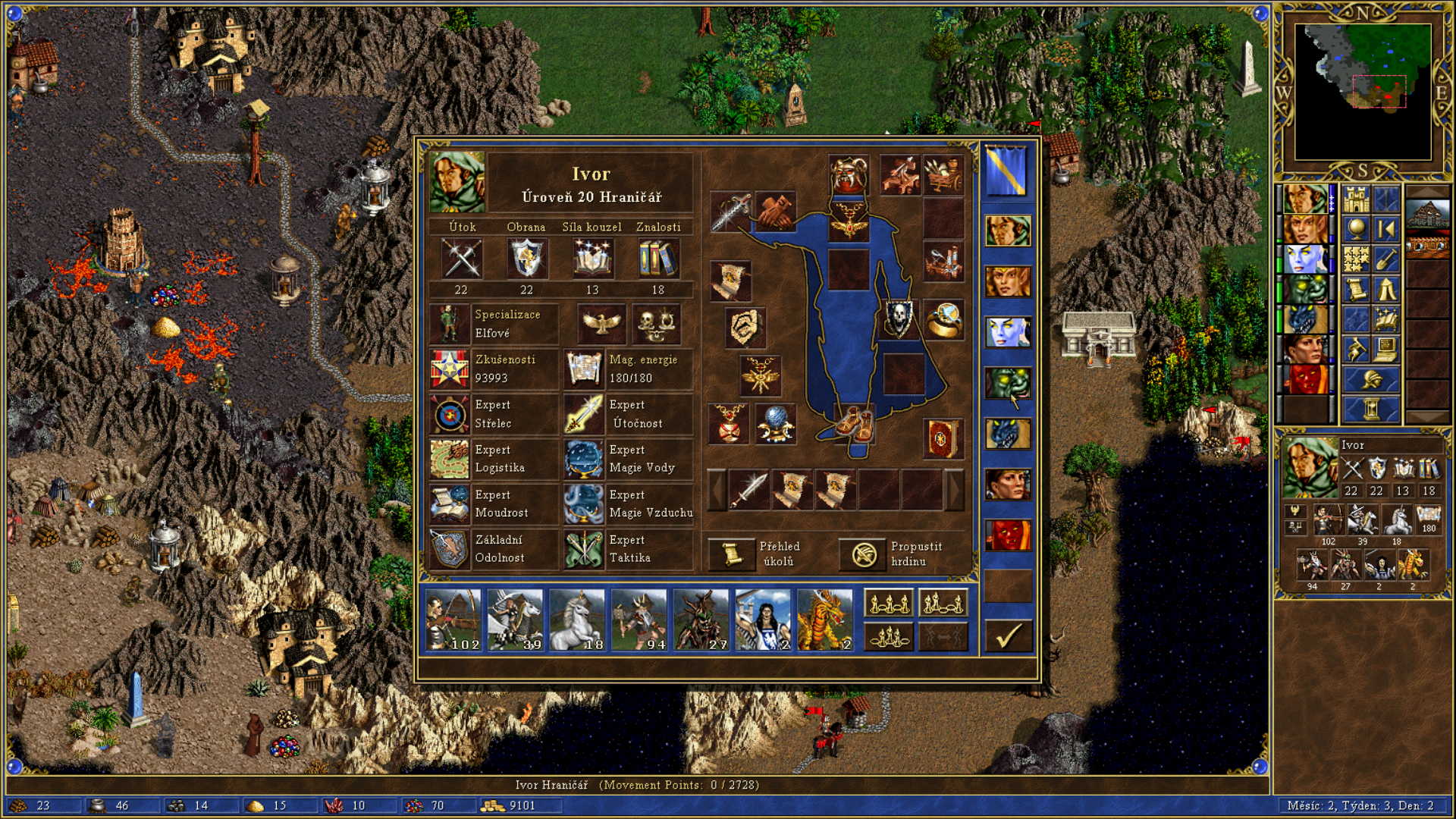The width and height of the screenshot is (1456, 819).
Task: View the Zkušenosti experience panel
Action: (x=494, y=369)
